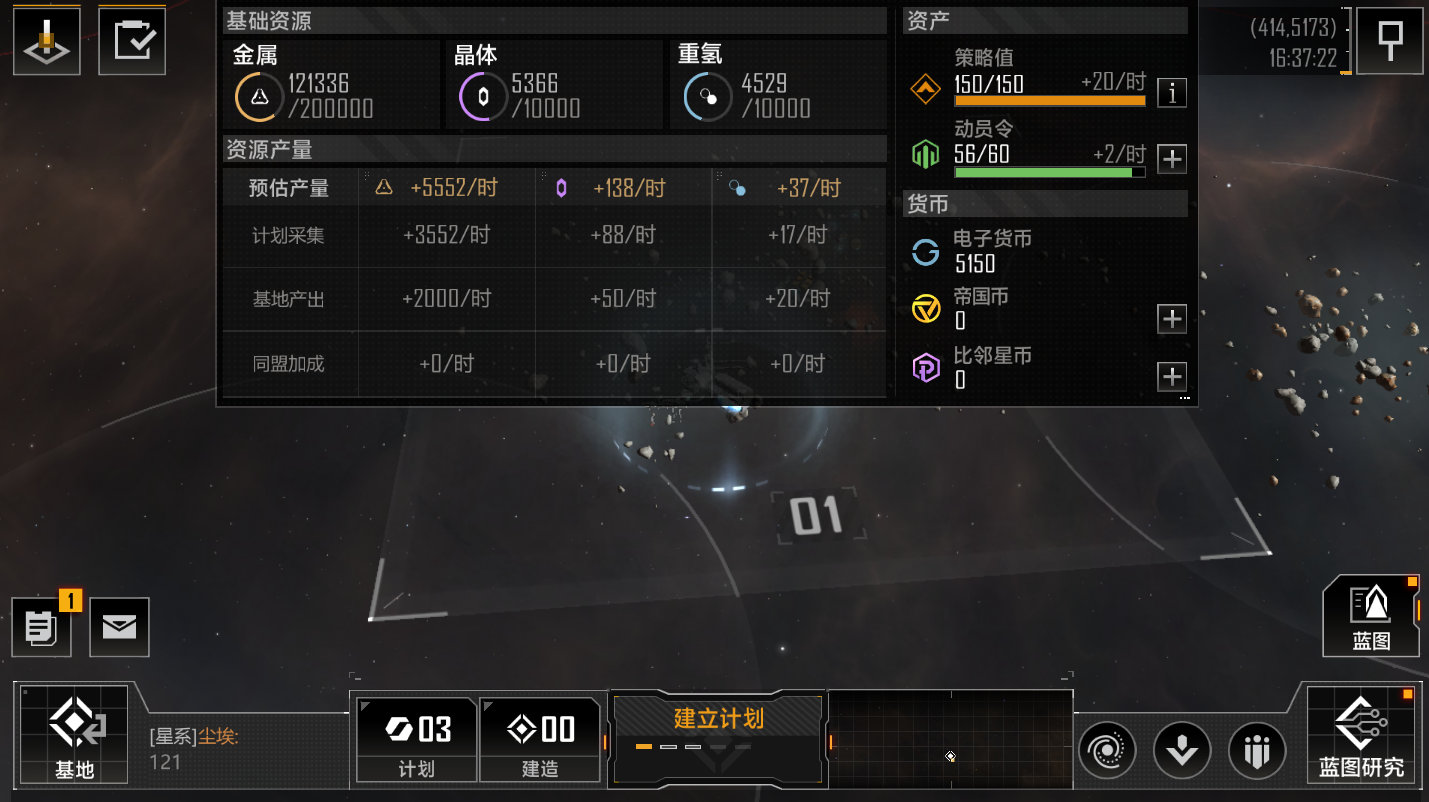Click the checklist tasks icon

click(x=132, y=41)
